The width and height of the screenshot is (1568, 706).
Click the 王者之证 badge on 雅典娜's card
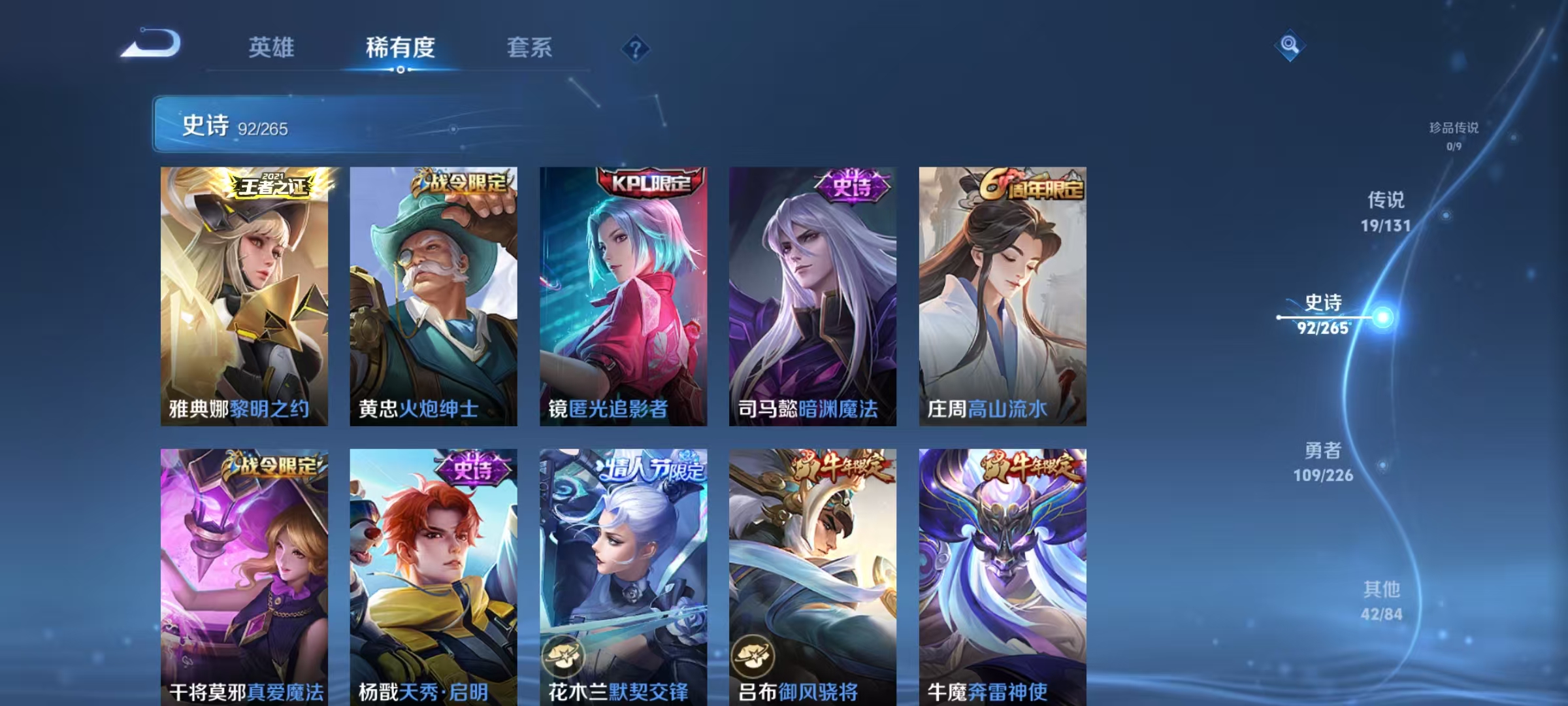click(x=273, y=186)
